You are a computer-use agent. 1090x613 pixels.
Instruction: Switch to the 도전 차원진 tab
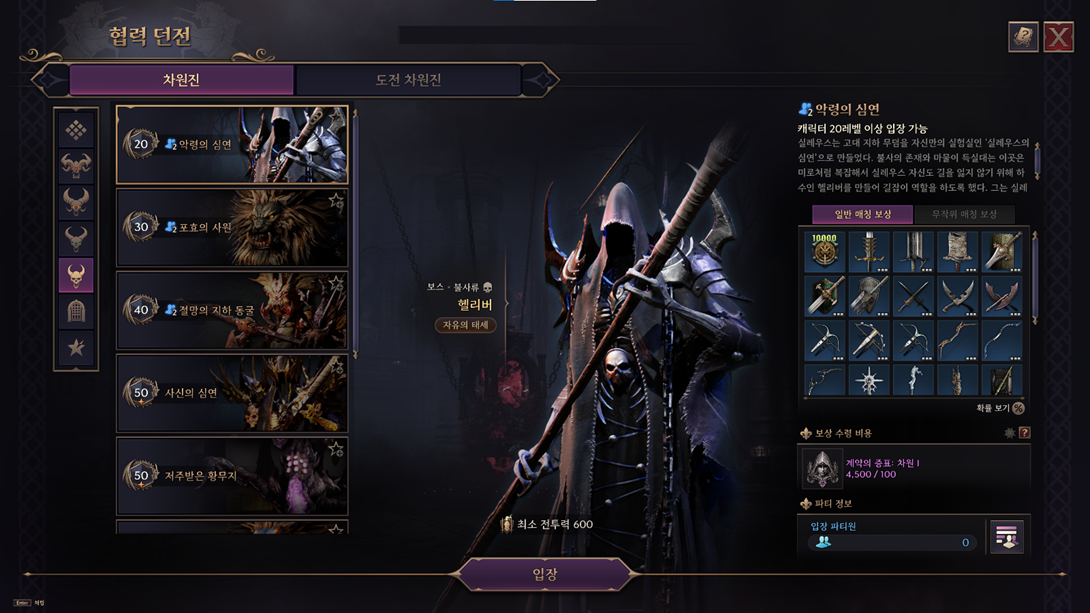click(408, 80)
